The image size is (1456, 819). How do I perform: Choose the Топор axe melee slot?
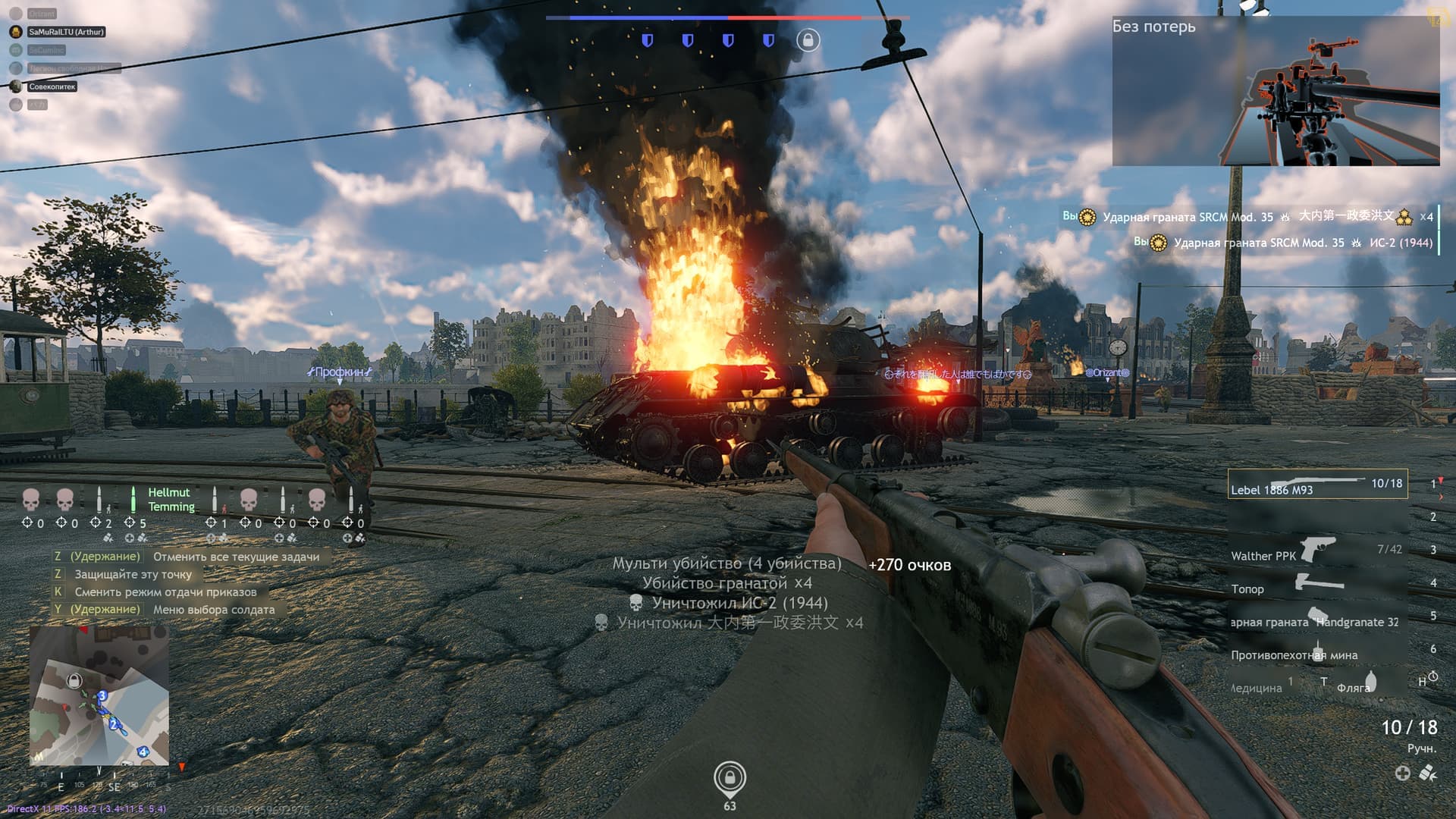[x=1317, y=585]
